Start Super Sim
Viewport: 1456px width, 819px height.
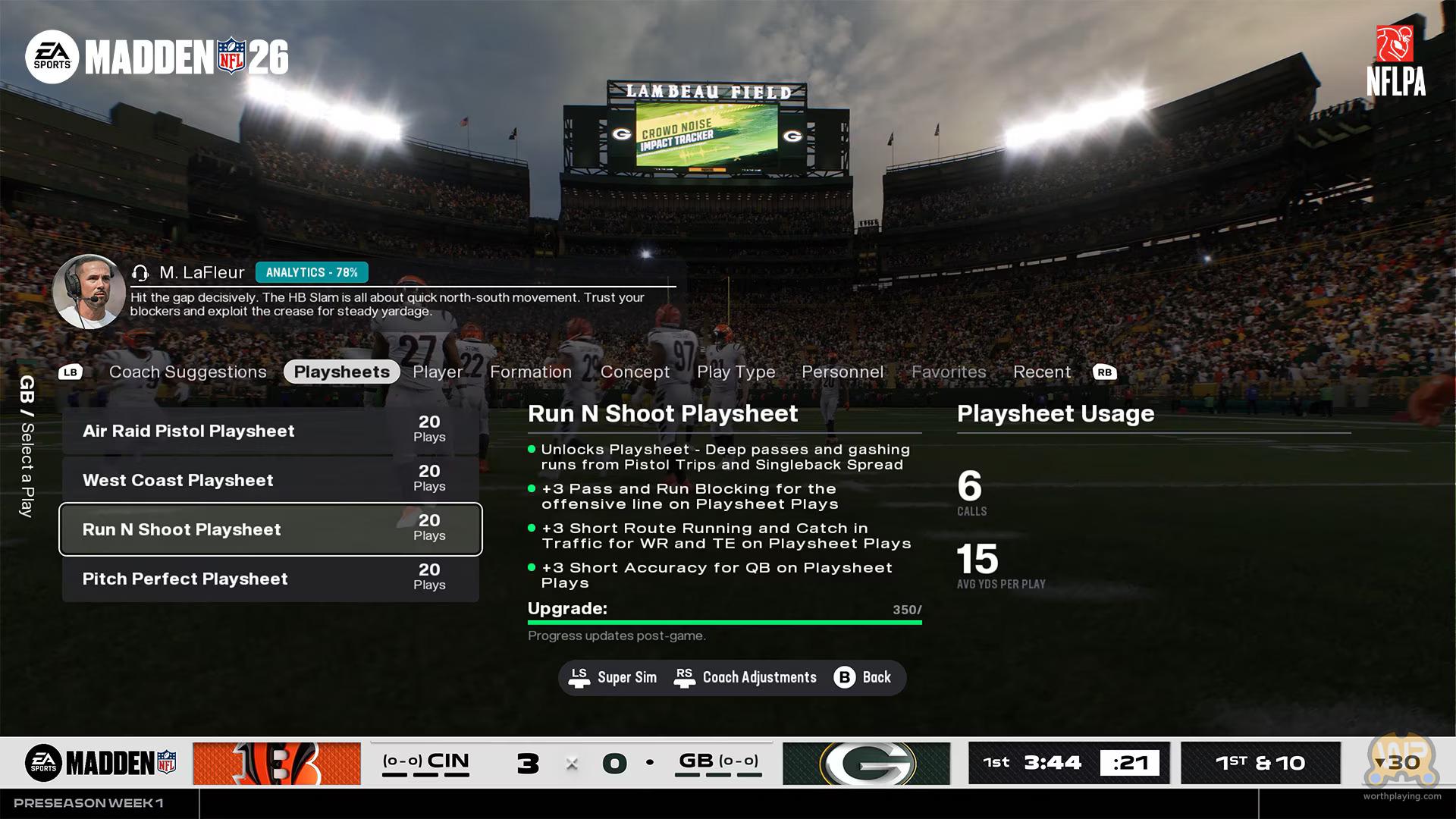613,677
